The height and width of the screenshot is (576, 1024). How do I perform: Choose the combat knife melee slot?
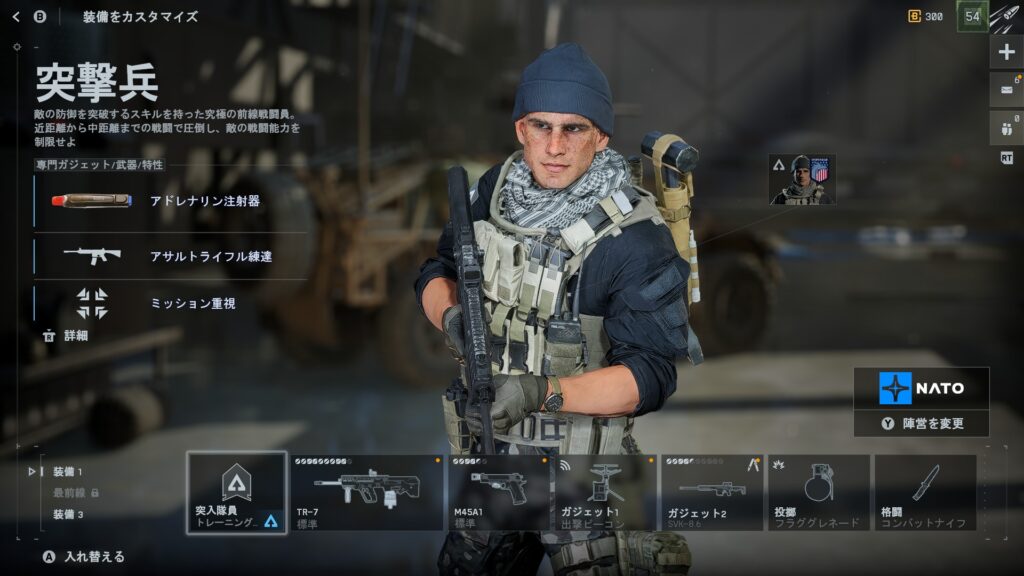[x=925, y=492]
